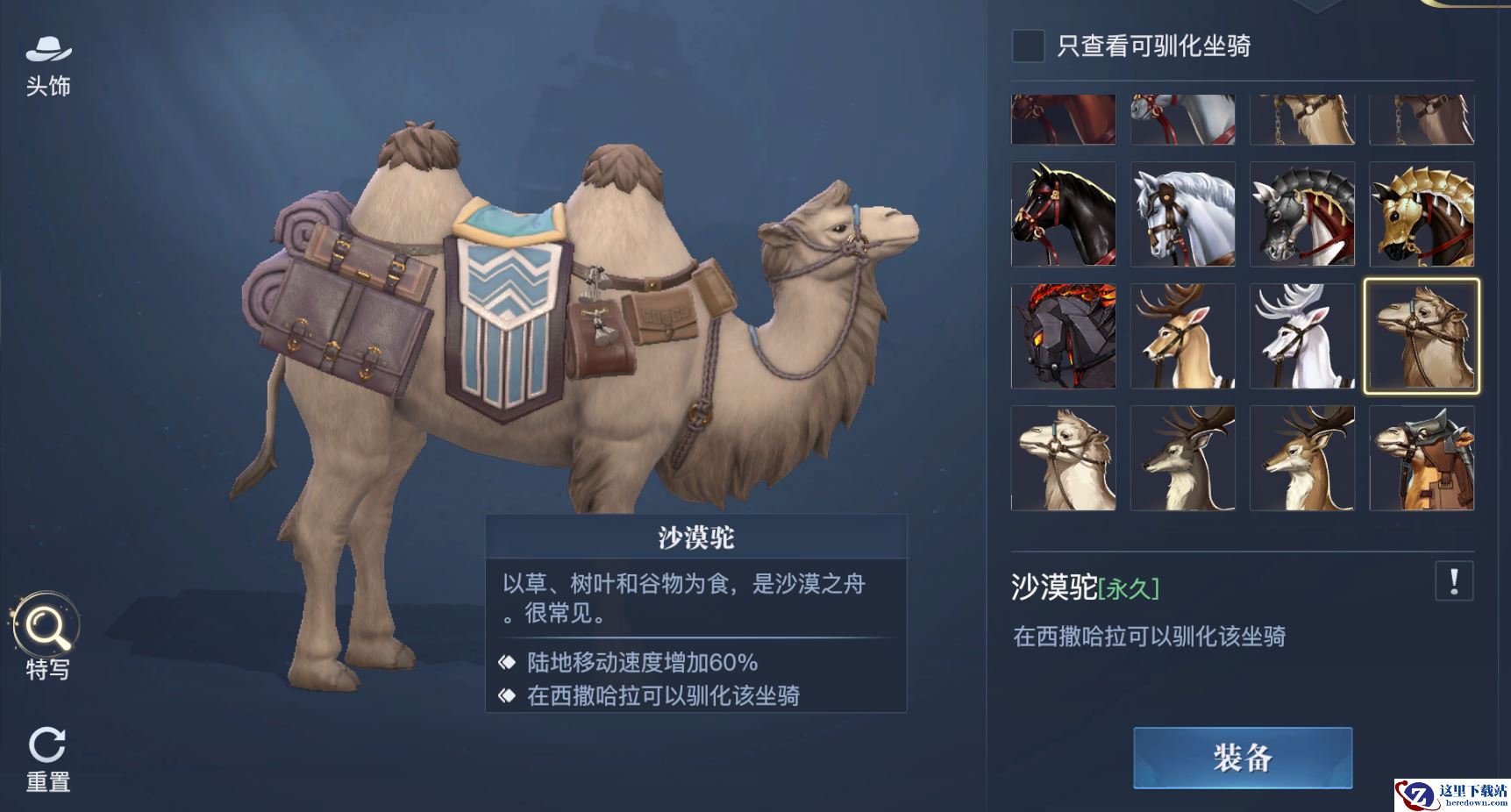
Task: Toggle the 只查看可驯化坐骑 checkbox
Action: [1028, 46]
